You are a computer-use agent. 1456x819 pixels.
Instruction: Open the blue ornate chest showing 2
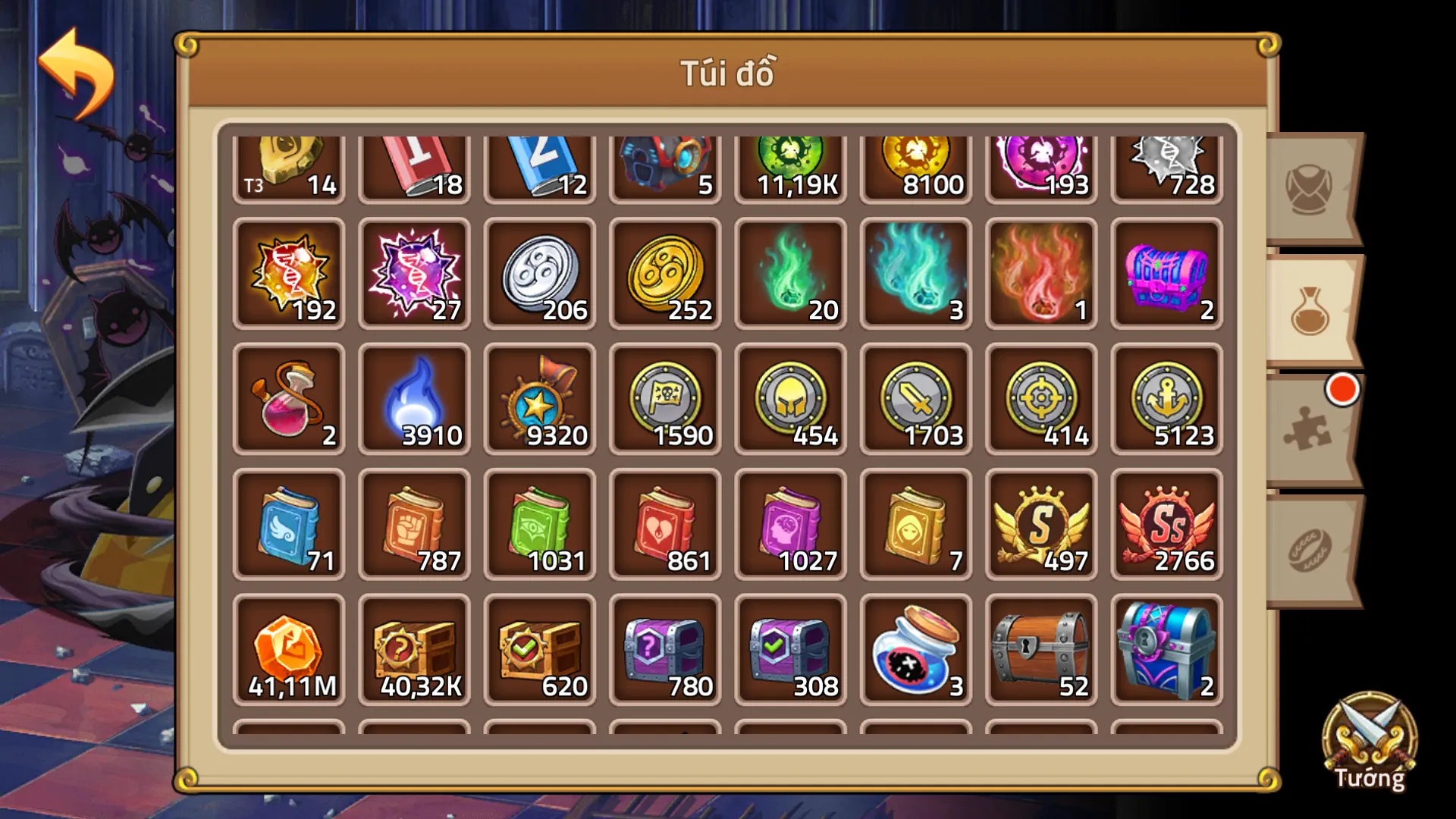[1166, 648]
